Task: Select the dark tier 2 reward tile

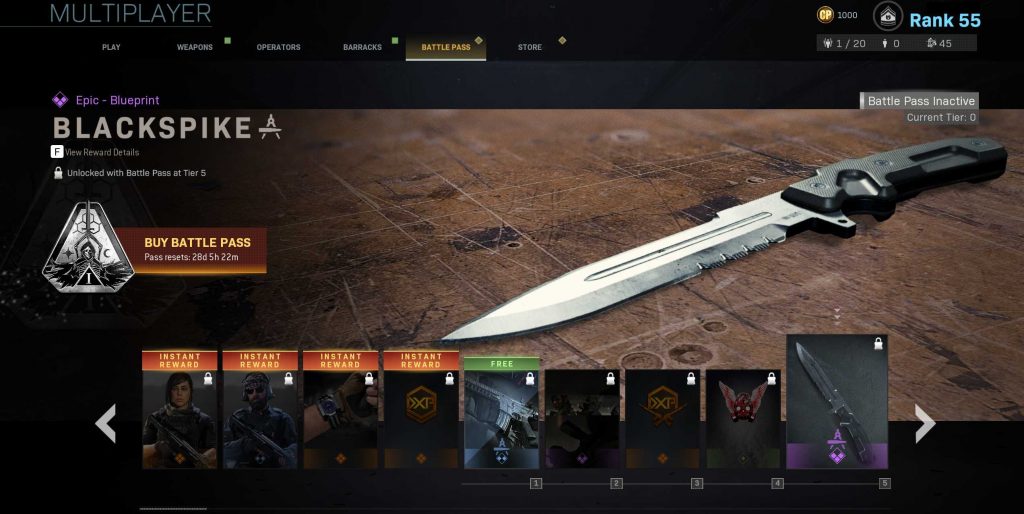Action: (582, 418)
